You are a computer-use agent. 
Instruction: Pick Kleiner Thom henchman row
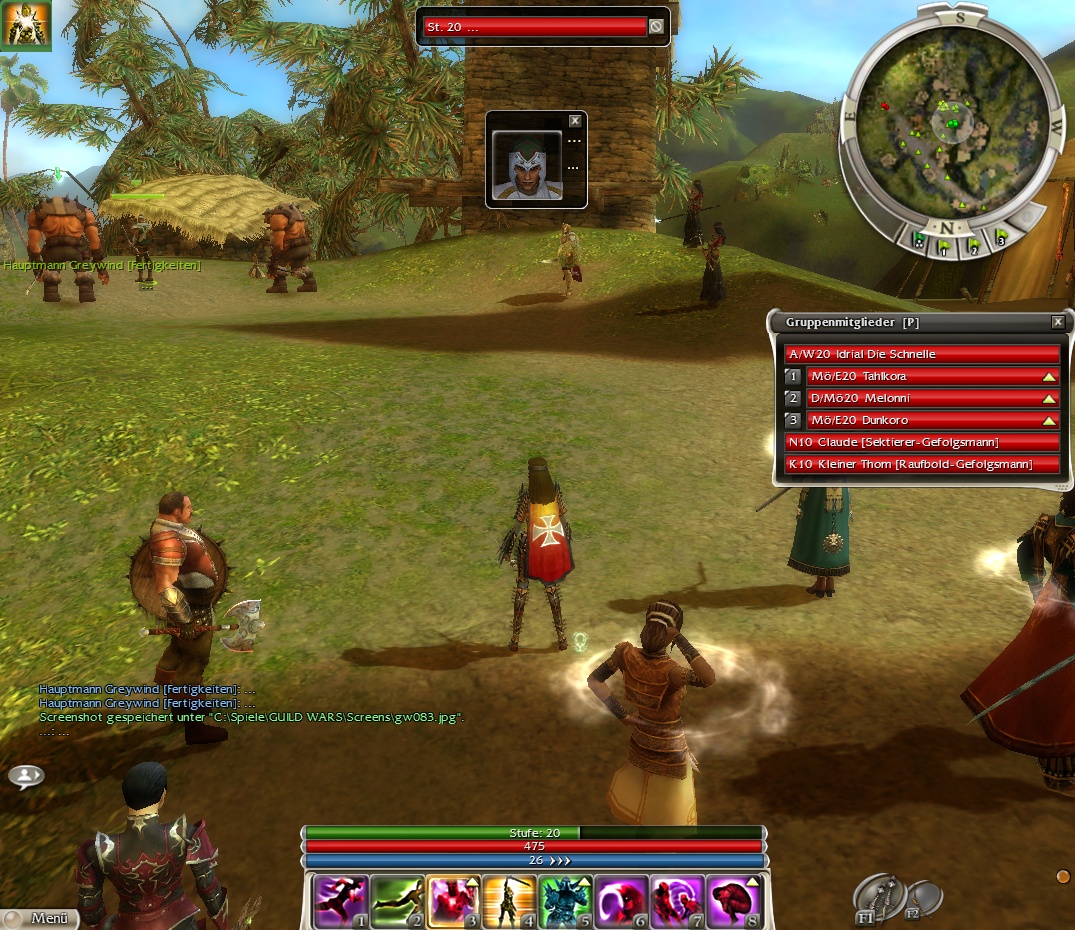pyautogui.click(x=921, y=464)
